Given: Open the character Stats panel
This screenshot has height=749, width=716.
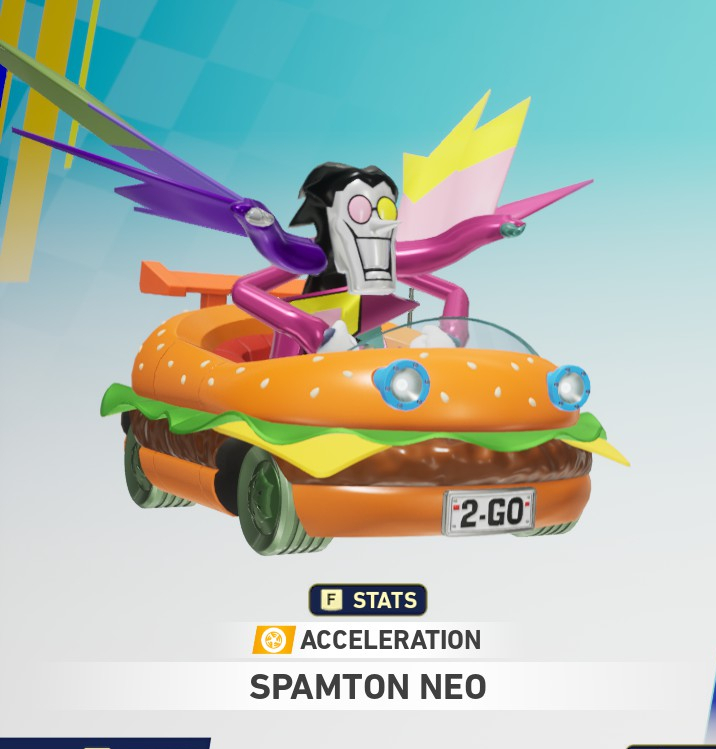Looking at the screenshot, I should point(368,600).
